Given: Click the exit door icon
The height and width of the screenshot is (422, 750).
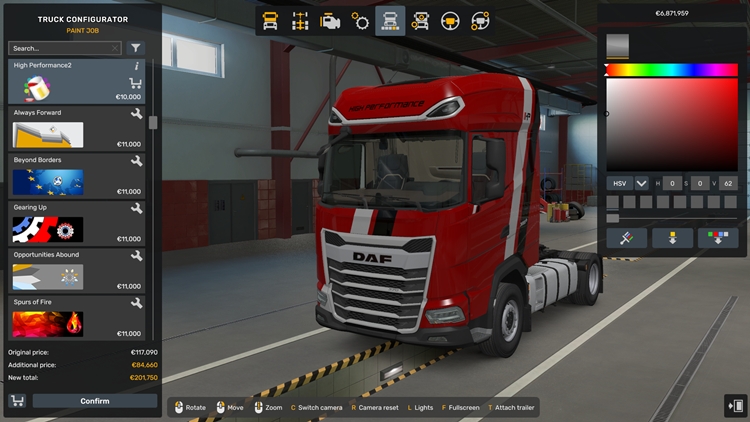Looking at the screenshot, I should (x=735, y=405).
